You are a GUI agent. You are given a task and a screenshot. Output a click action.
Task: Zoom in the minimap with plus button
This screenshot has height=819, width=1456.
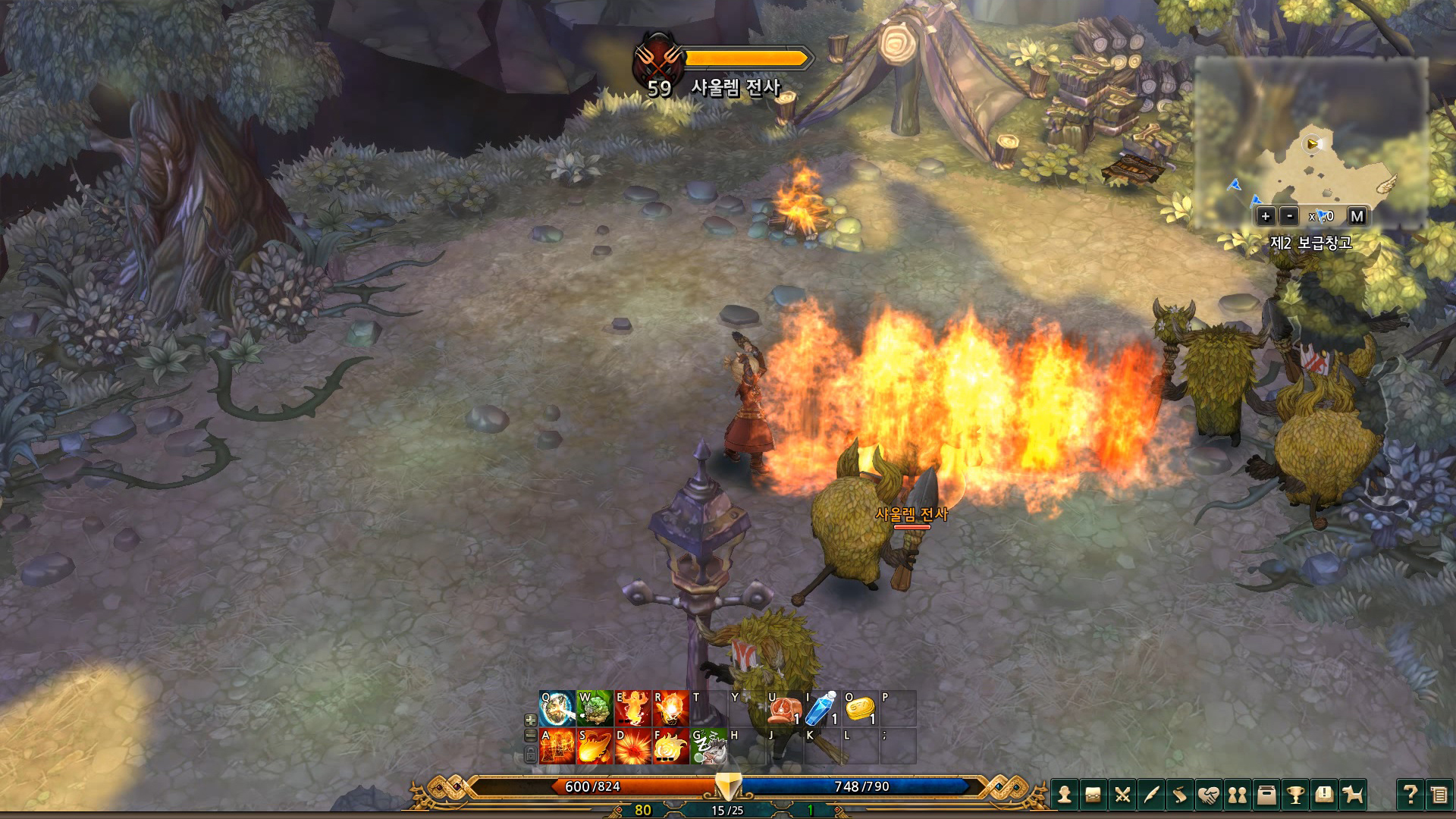tap(1265, 216)
